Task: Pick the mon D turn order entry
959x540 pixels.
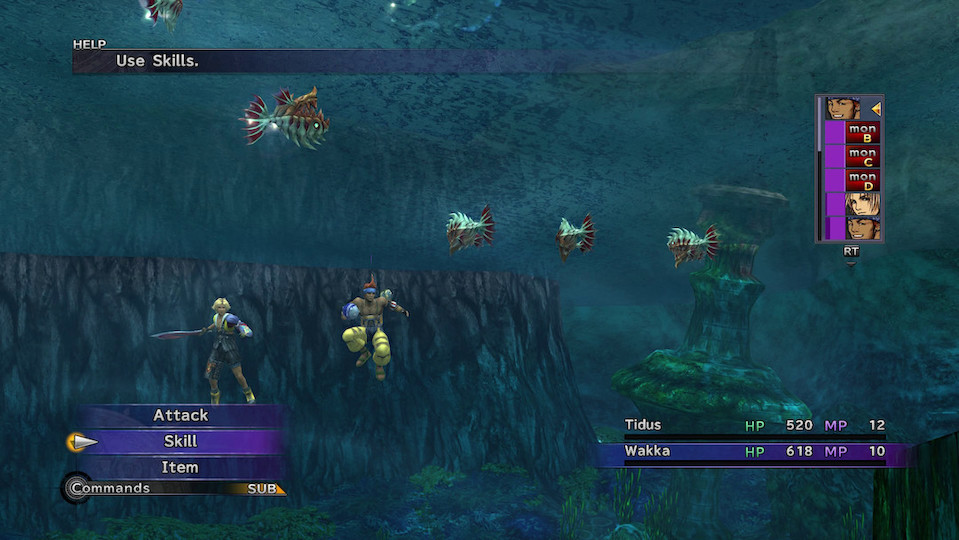Action: point(862,181)
